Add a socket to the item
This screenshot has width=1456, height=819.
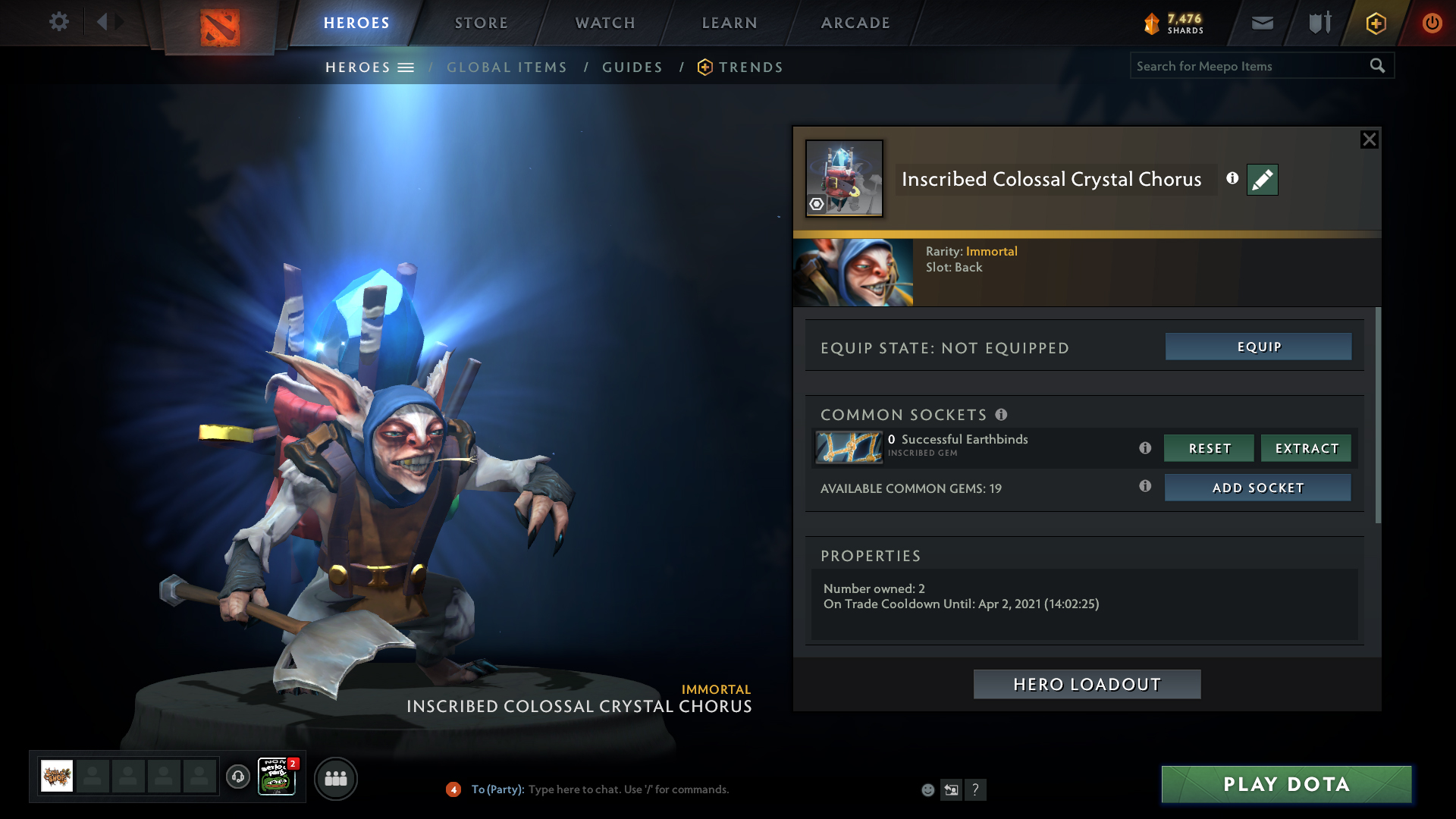pyautogui.click(x=1257, y=488)
